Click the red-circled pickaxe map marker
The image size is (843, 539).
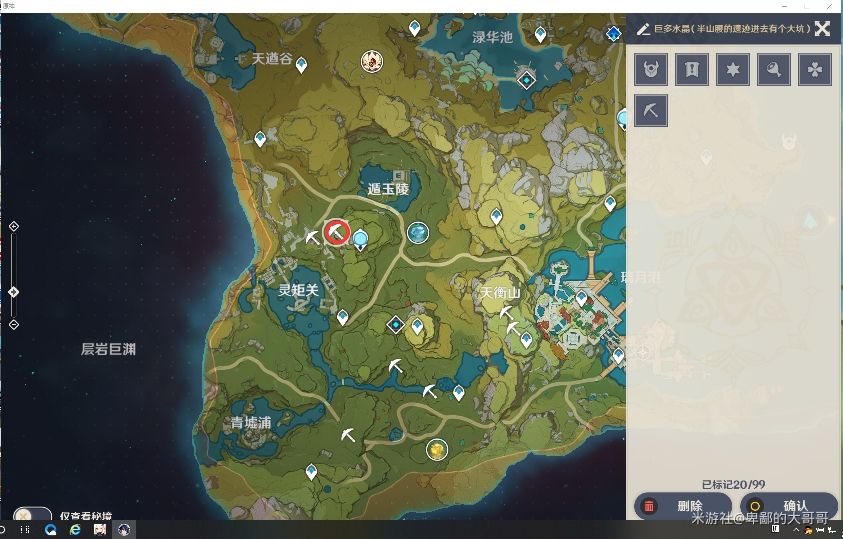(337, 232)
